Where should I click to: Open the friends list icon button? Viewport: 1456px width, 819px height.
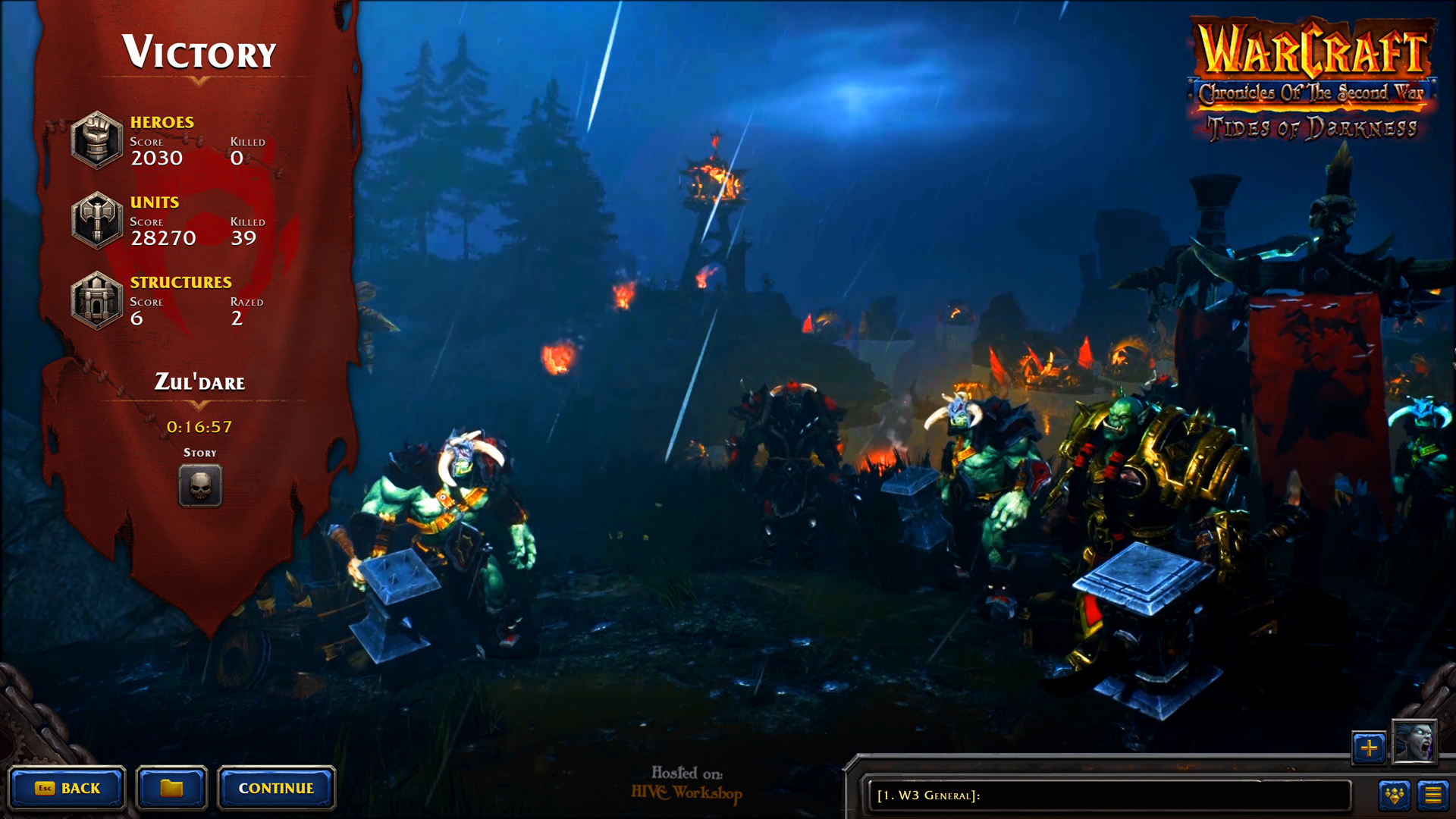[1395, 795]
